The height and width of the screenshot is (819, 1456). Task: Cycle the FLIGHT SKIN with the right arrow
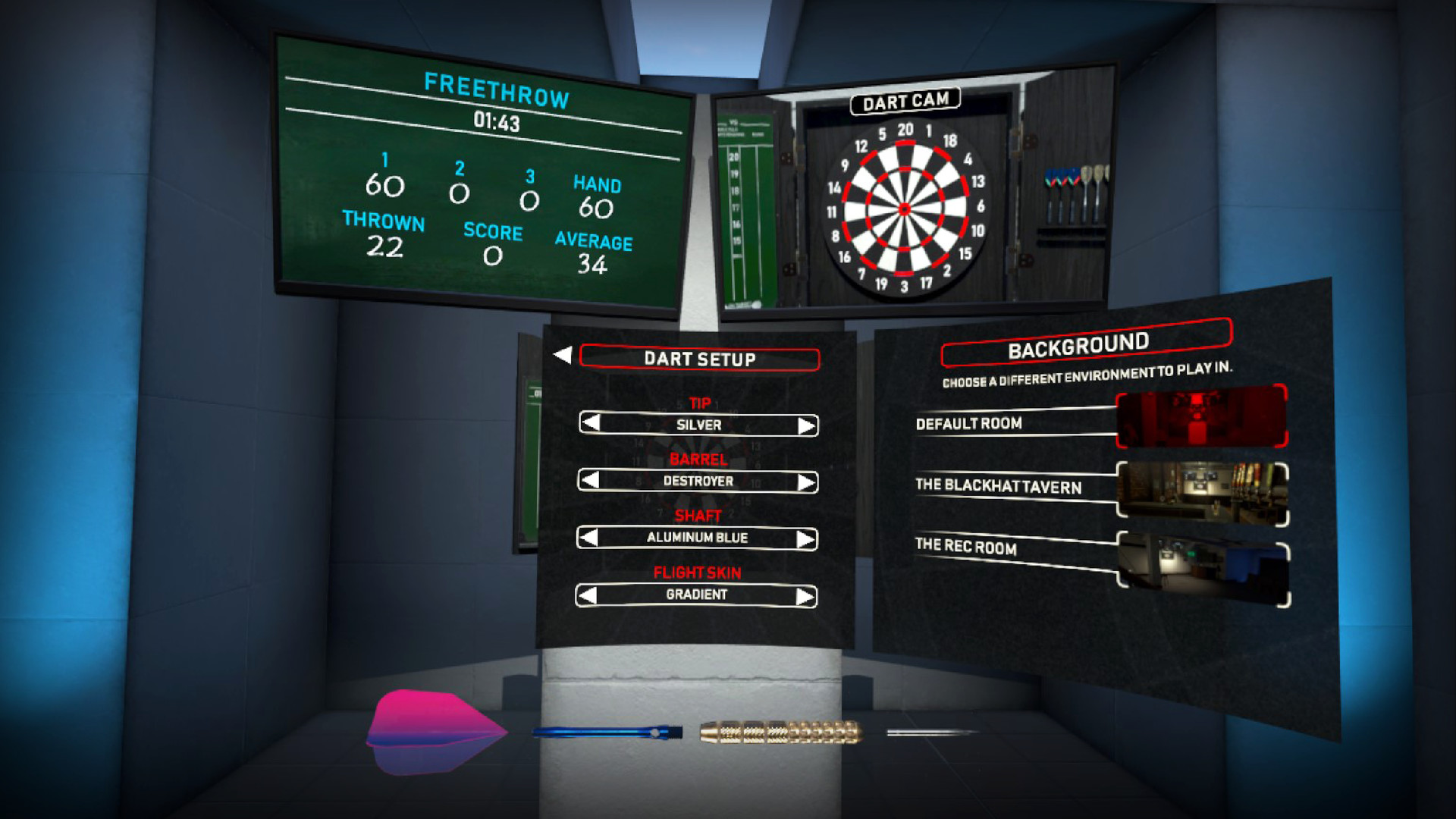tap(806, 595)
